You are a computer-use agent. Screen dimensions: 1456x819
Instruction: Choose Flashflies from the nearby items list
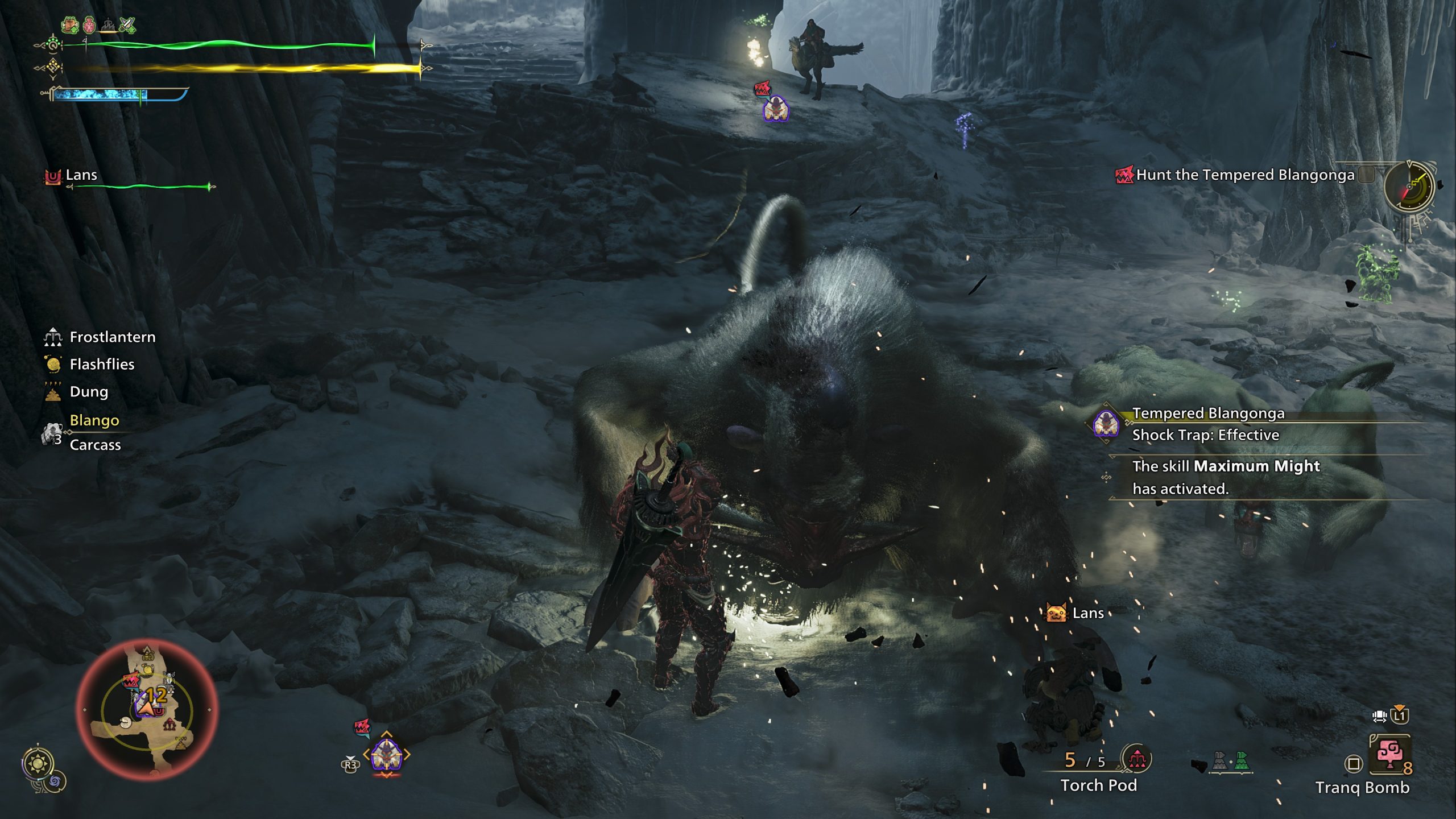102,365
